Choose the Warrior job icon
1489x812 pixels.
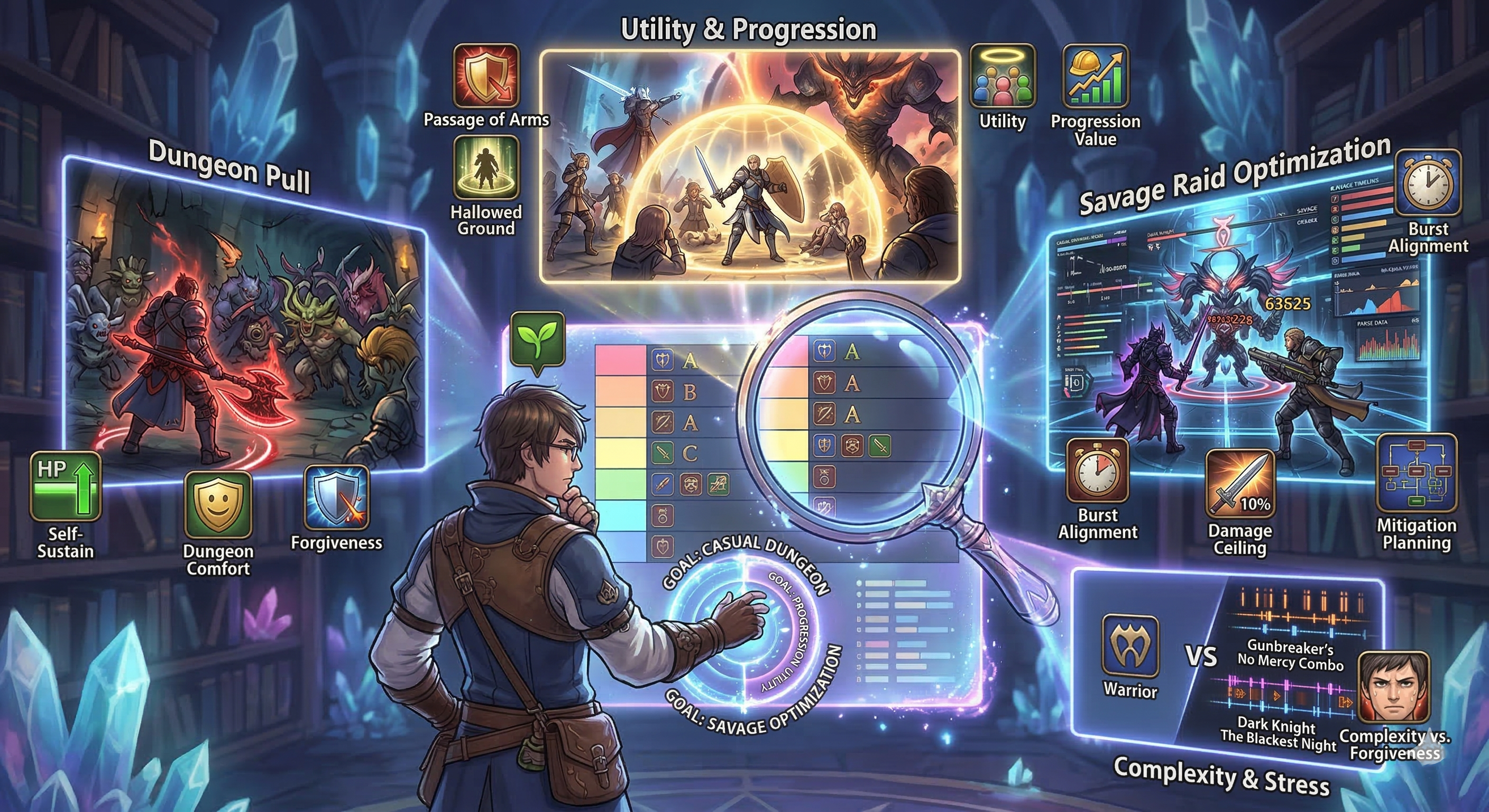point(1130,645)
